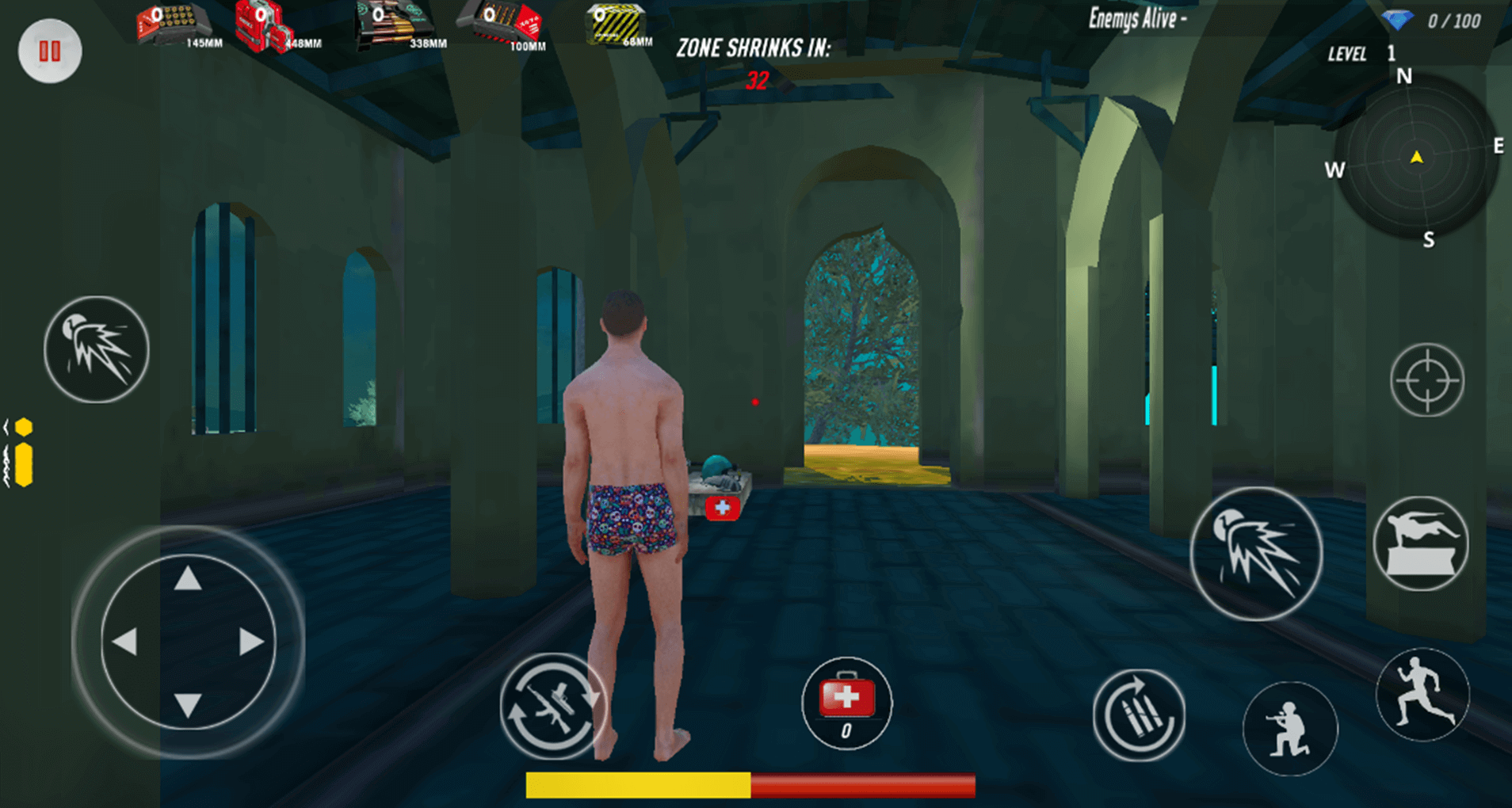Image resolution: width=1512 pixels, height=808 pixels.
Task: Select the 100MM ammo box
Action: pos(503,24)
